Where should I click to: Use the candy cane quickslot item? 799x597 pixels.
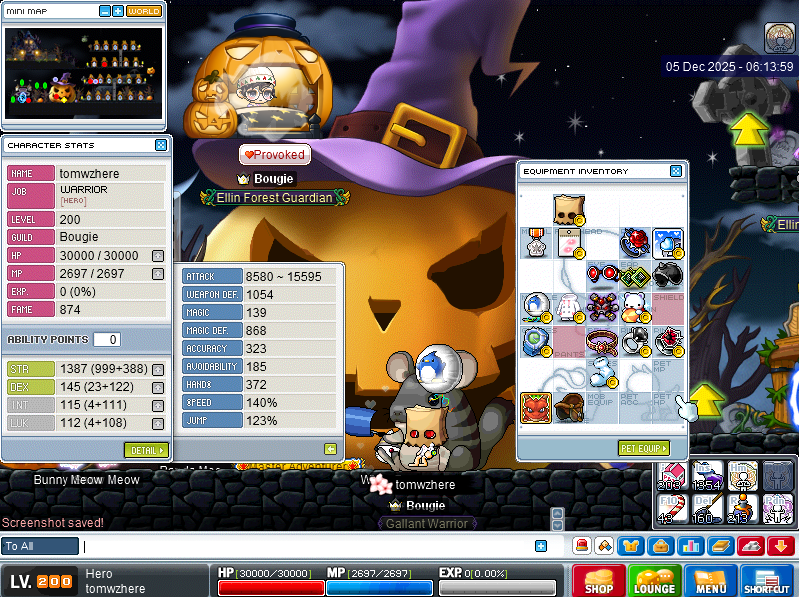pos(674,508)
